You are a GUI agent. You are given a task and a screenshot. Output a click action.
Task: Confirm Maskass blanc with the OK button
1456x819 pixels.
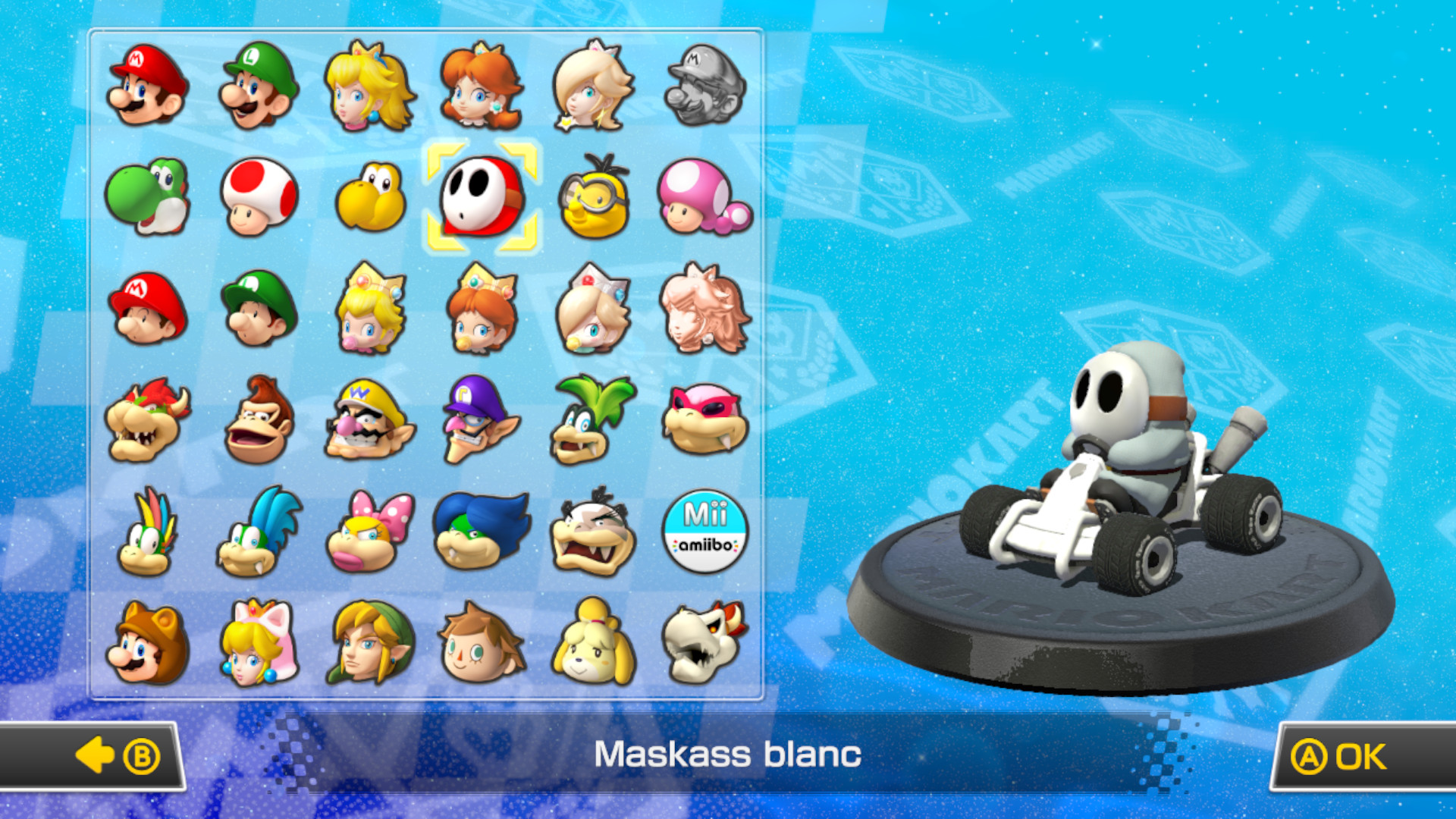(1357, 755)
